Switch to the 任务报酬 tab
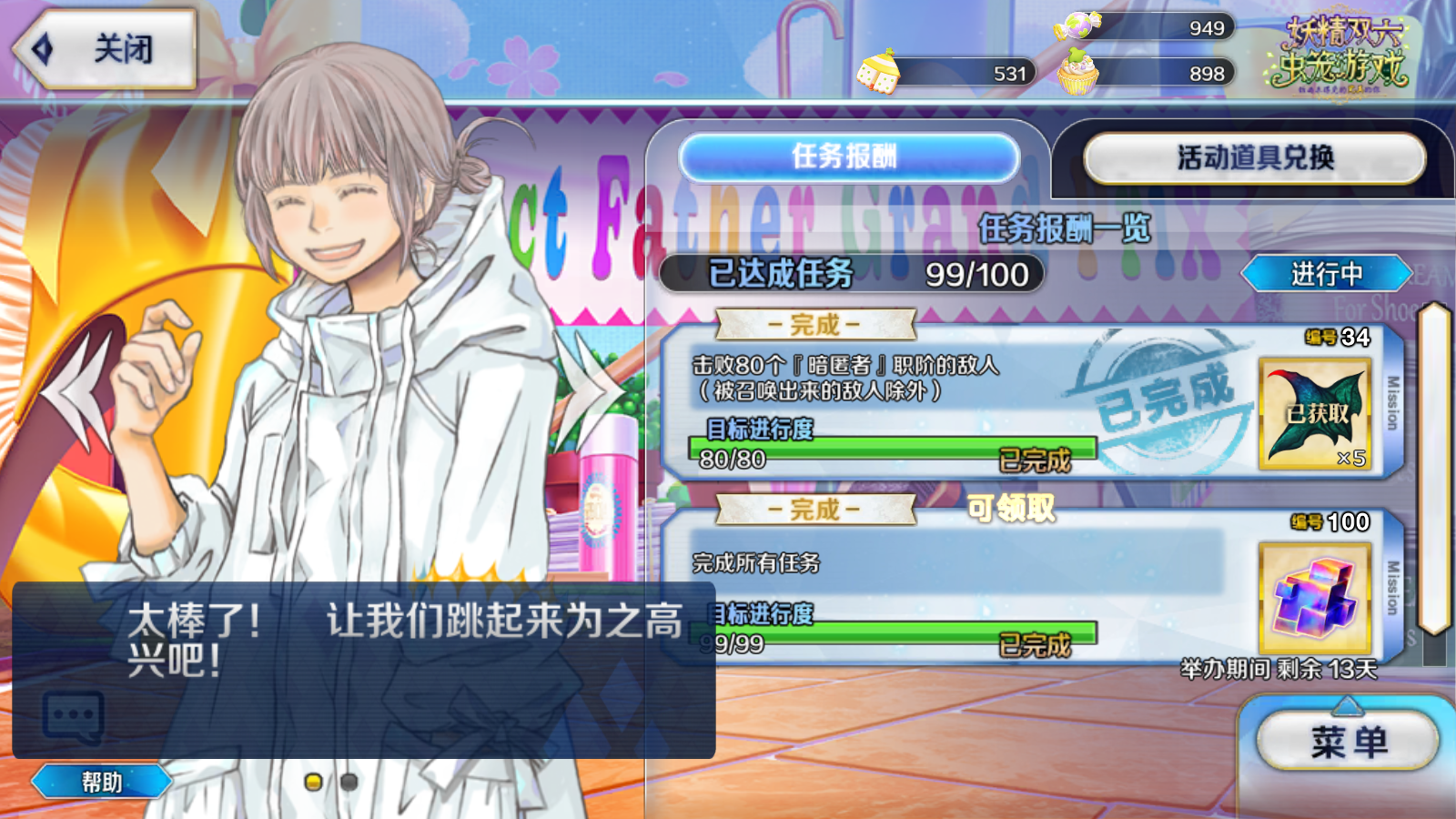This screenshot has height=819, width=1456. (848, 157)
